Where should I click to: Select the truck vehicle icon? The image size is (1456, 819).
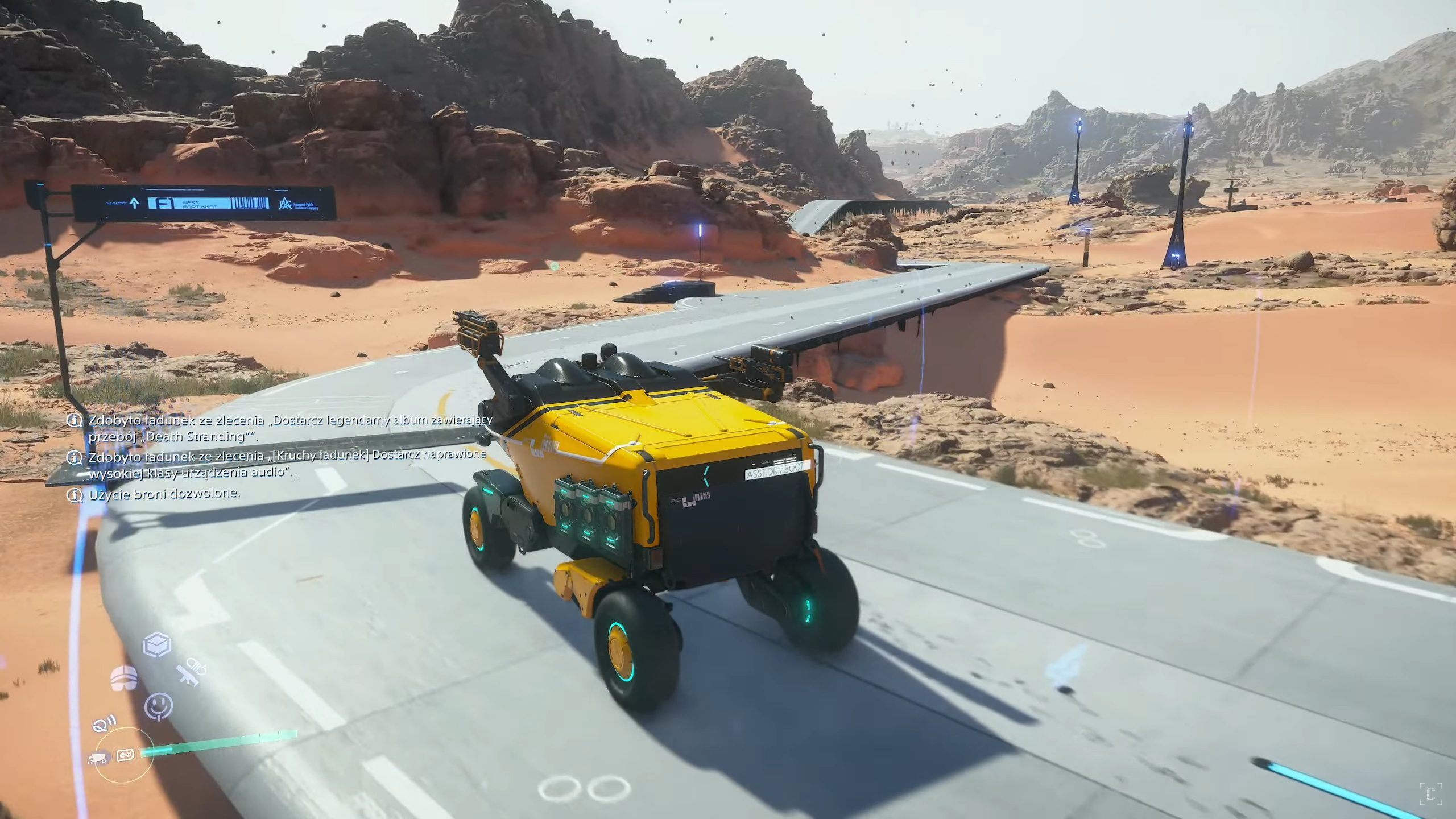point(98,758)
